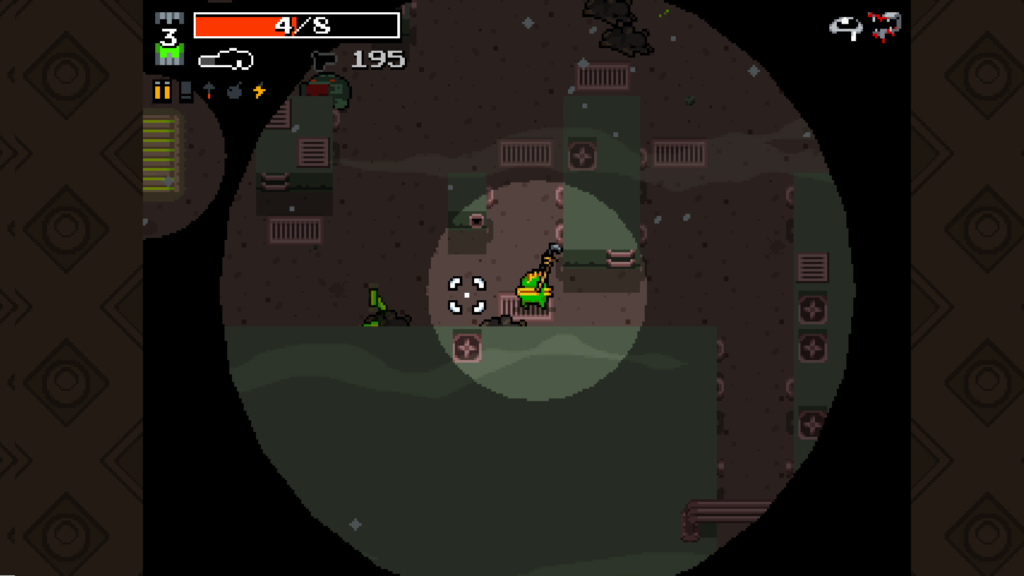Click the level 3 rads indicator

(x=169, y=40)
